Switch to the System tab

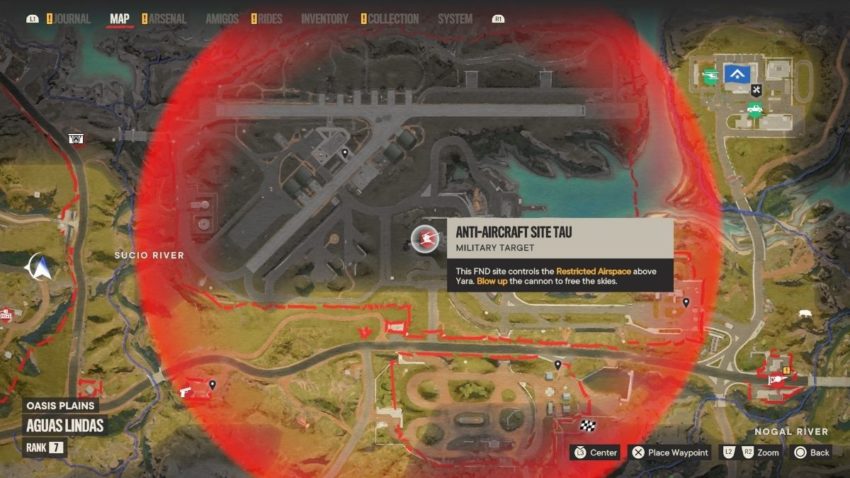(455, 18)
